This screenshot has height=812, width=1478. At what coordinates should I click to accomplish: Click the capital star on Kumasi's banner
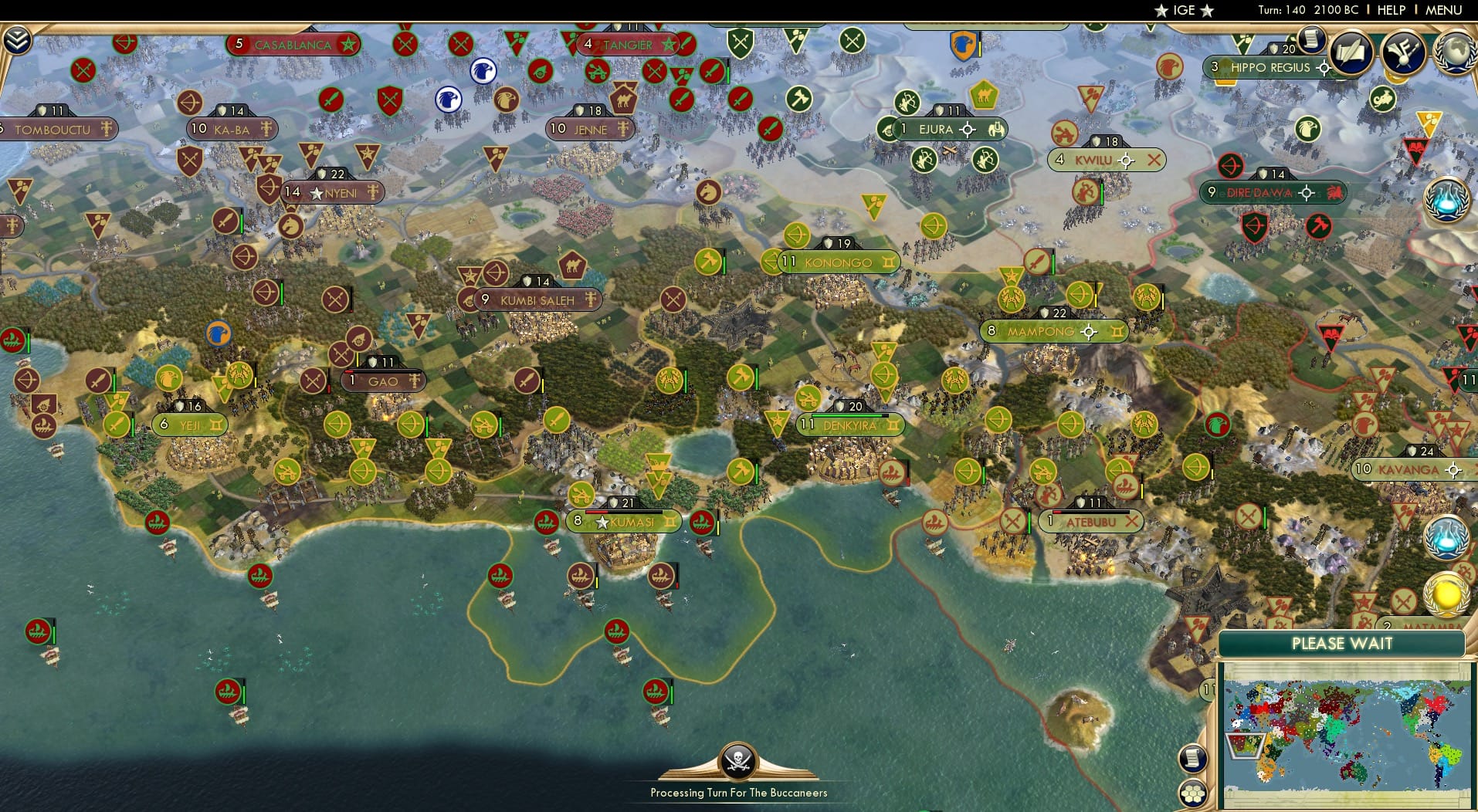coord(602,522)
